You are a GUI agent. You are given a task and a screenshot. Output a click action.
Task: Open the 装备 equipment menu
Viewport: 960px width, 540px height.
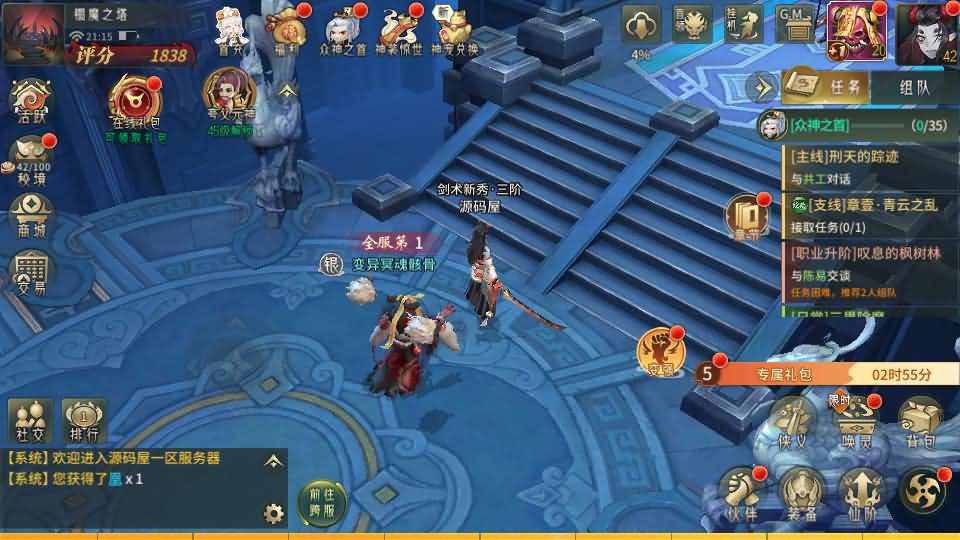point(802,493)
